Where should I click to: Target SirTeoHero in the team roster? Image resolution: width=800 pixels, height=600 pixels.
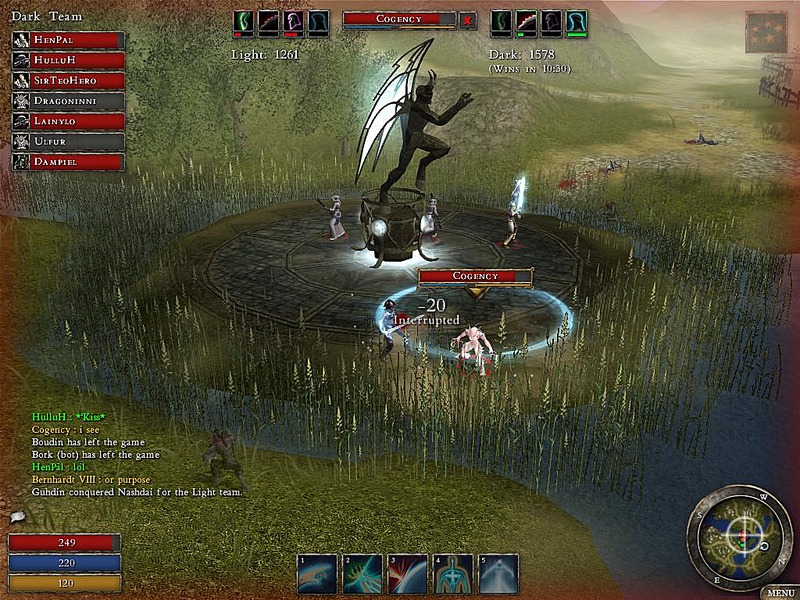point(68,81)
